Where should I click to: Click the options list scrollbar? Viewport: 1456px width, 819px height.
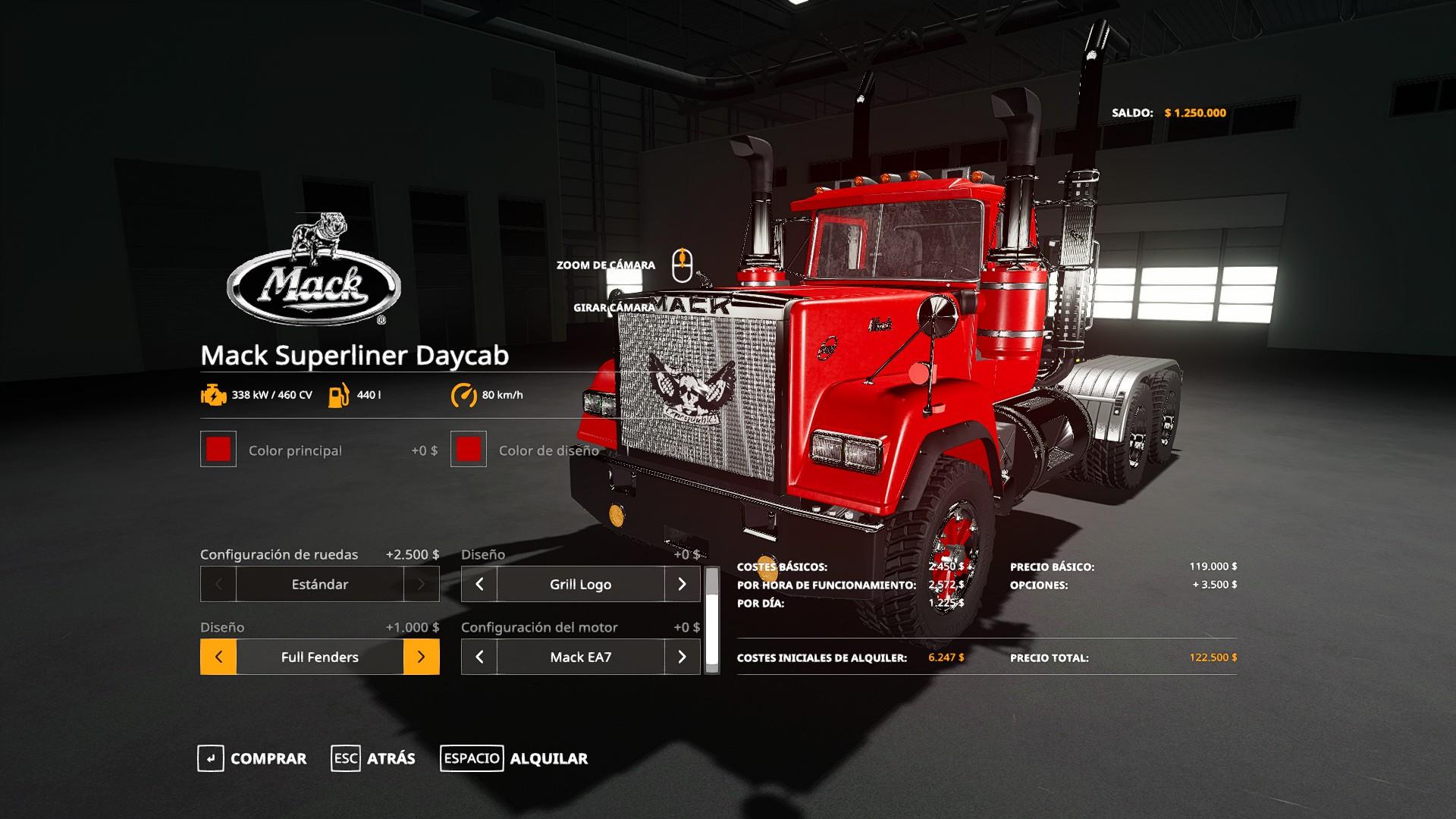[x=712, y=620]
